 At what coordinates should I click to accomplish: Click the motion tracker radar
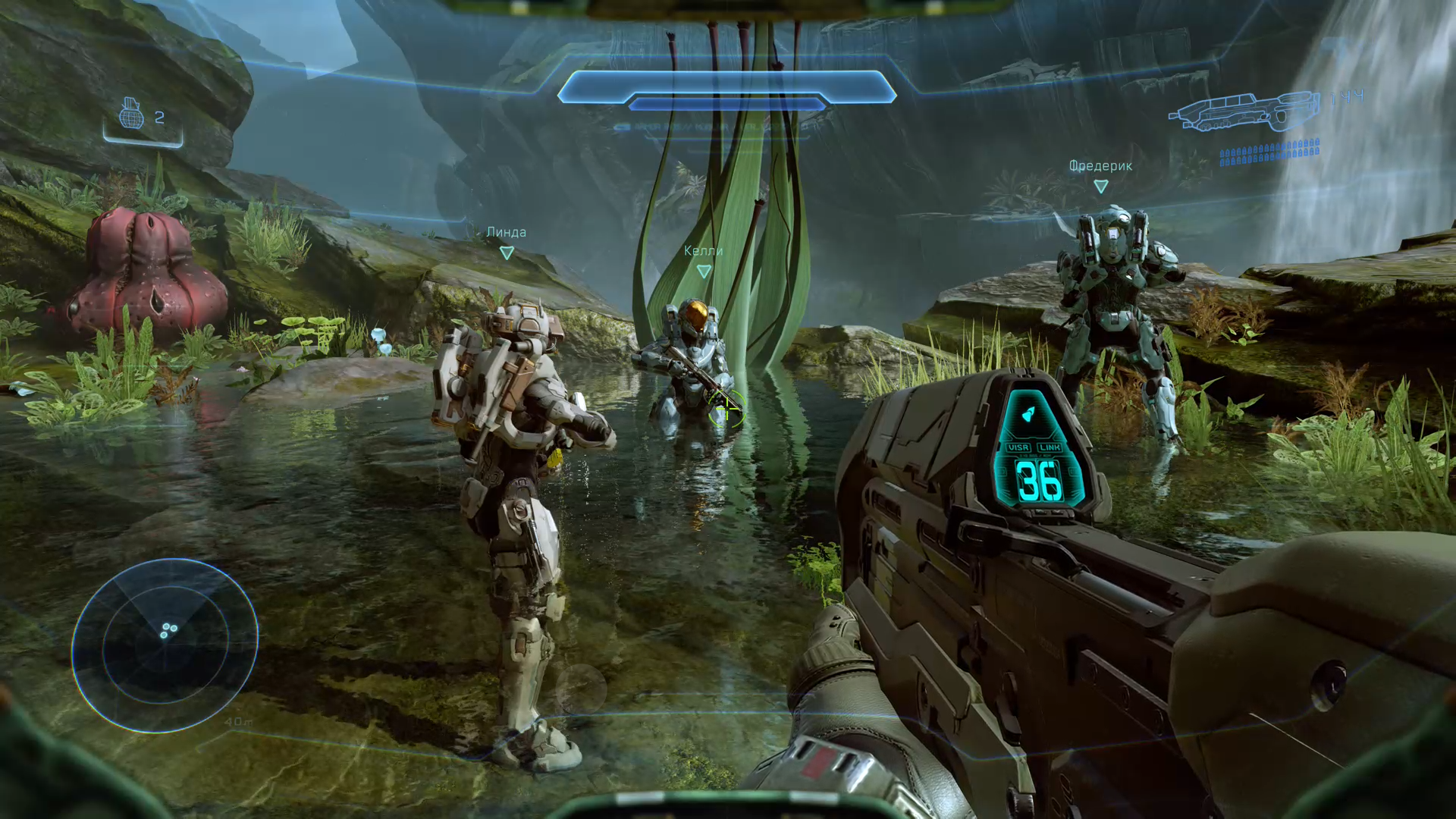pyautogui.click(x=165, y=645)
